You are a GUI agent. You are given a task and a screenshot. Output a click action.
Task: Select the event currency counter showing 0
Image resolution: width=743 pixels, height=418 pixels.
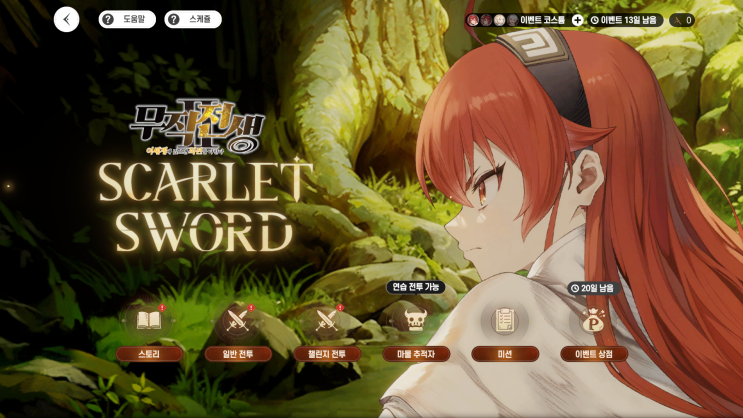coord(681,20)
